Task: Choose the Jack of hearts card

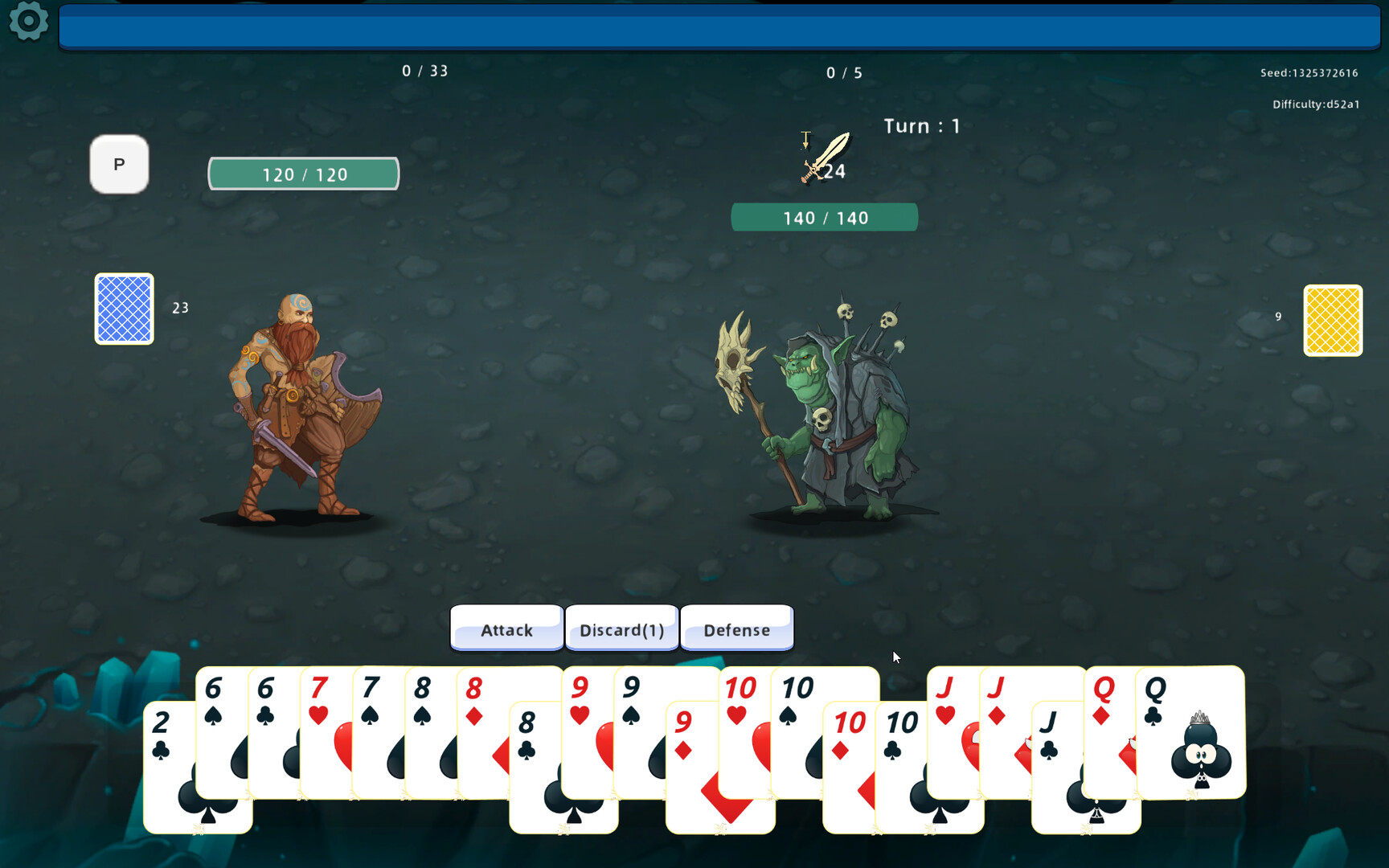Action: click(x=950, y=723)
